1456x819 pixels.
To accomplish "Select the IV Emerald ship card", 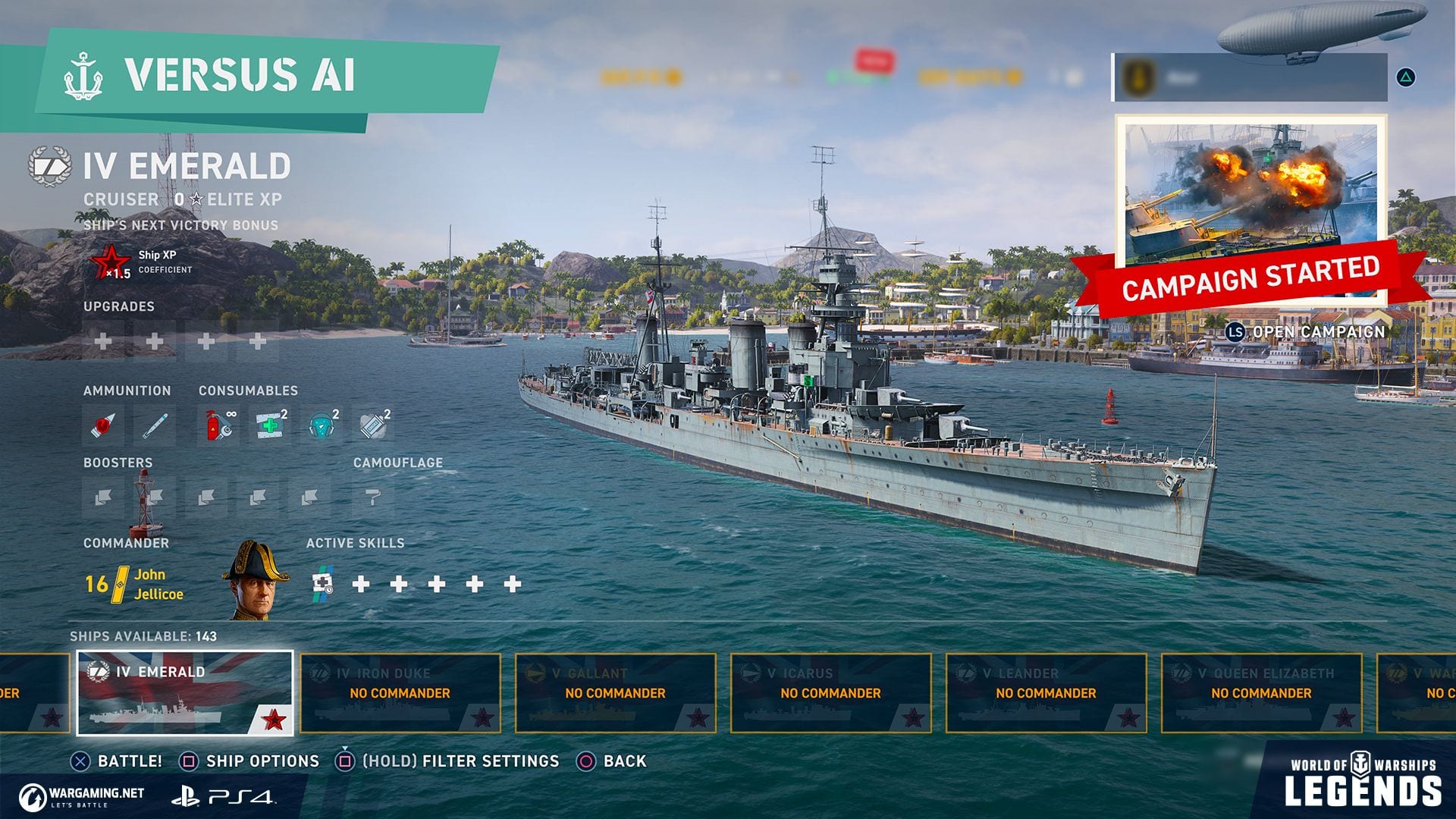I will click(x=185, y=693).
